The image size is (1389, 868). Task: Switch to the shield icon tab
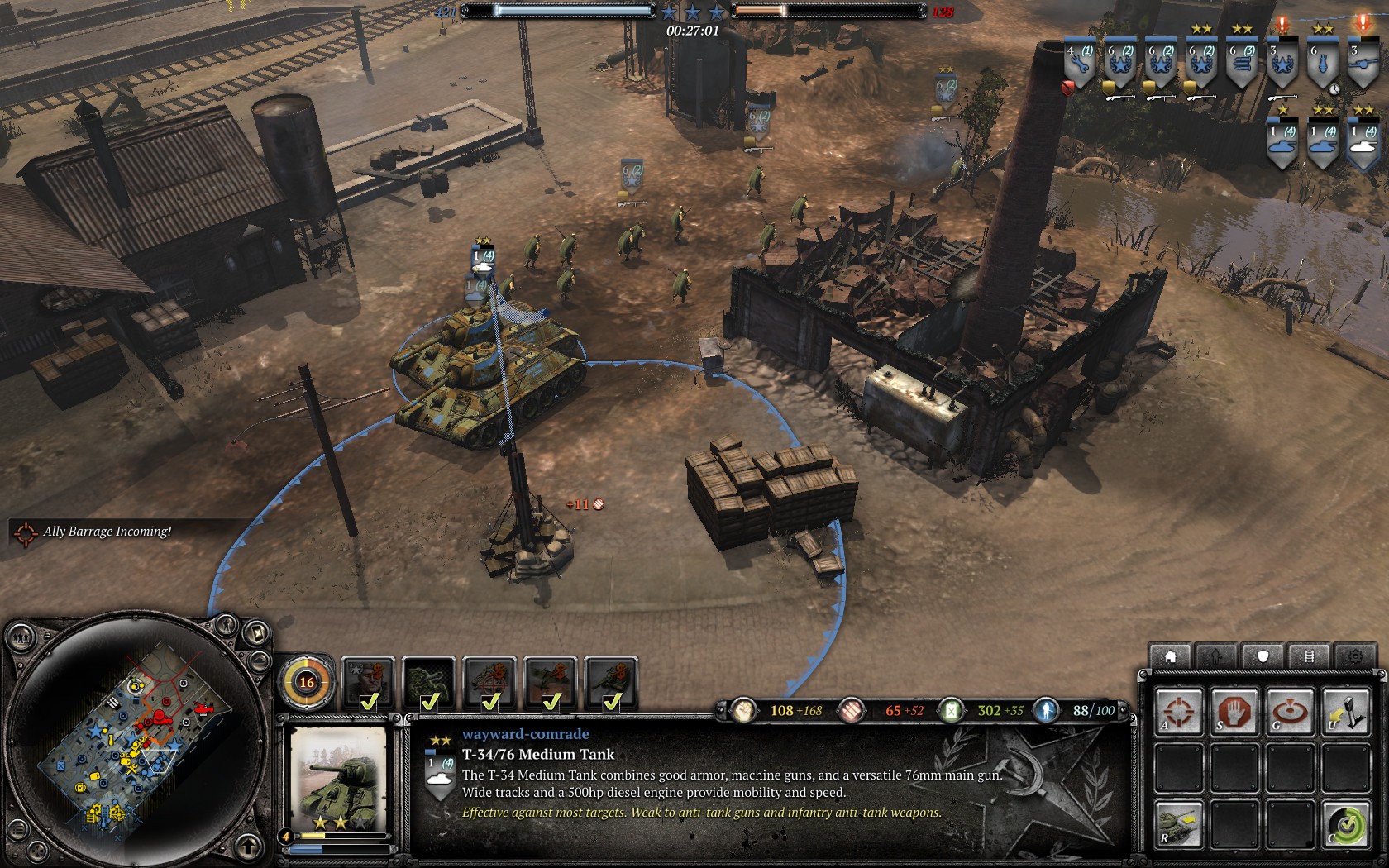[x=1263, y=656]
